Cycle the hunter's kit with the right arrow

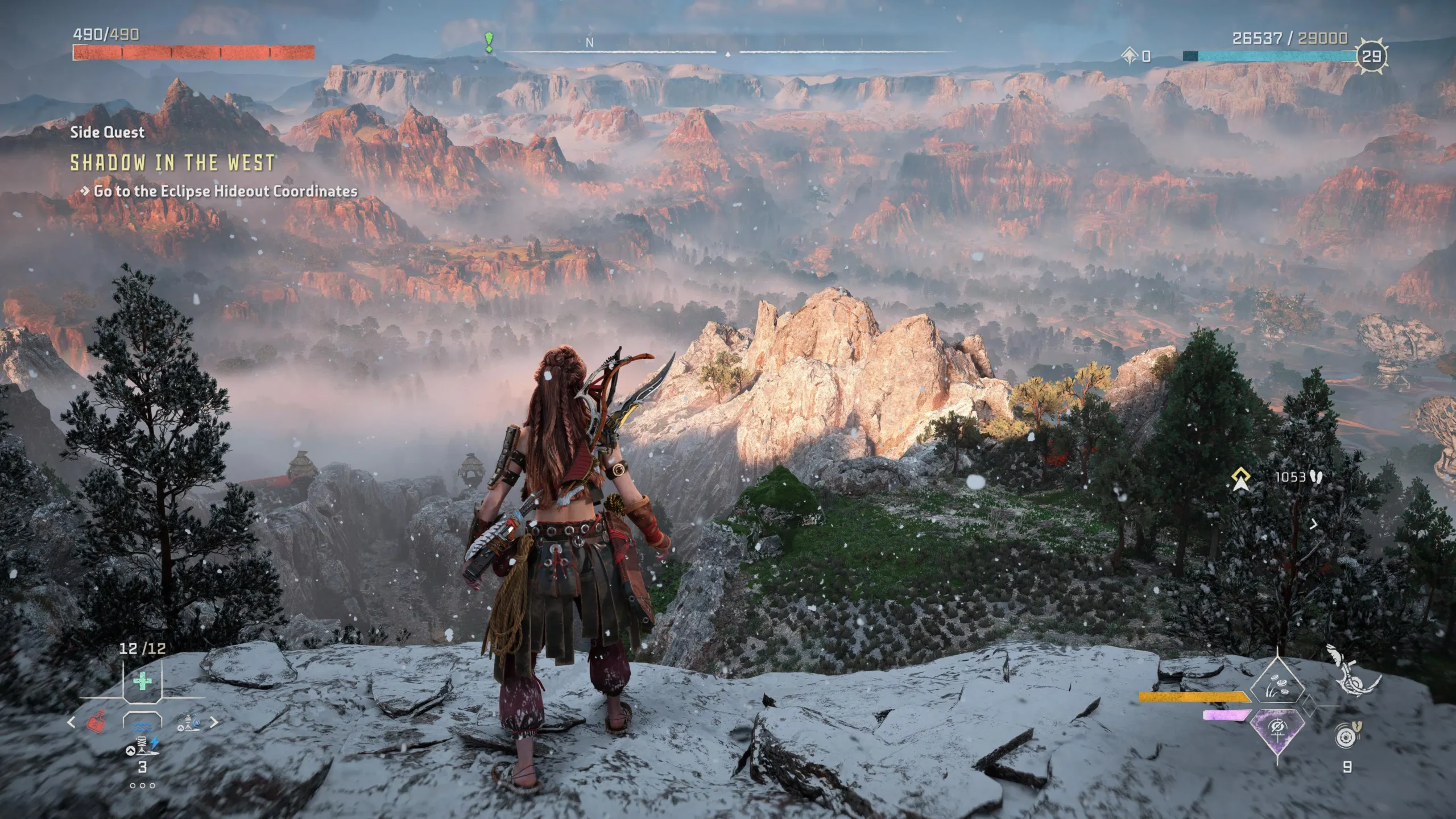tap(214, 723)
